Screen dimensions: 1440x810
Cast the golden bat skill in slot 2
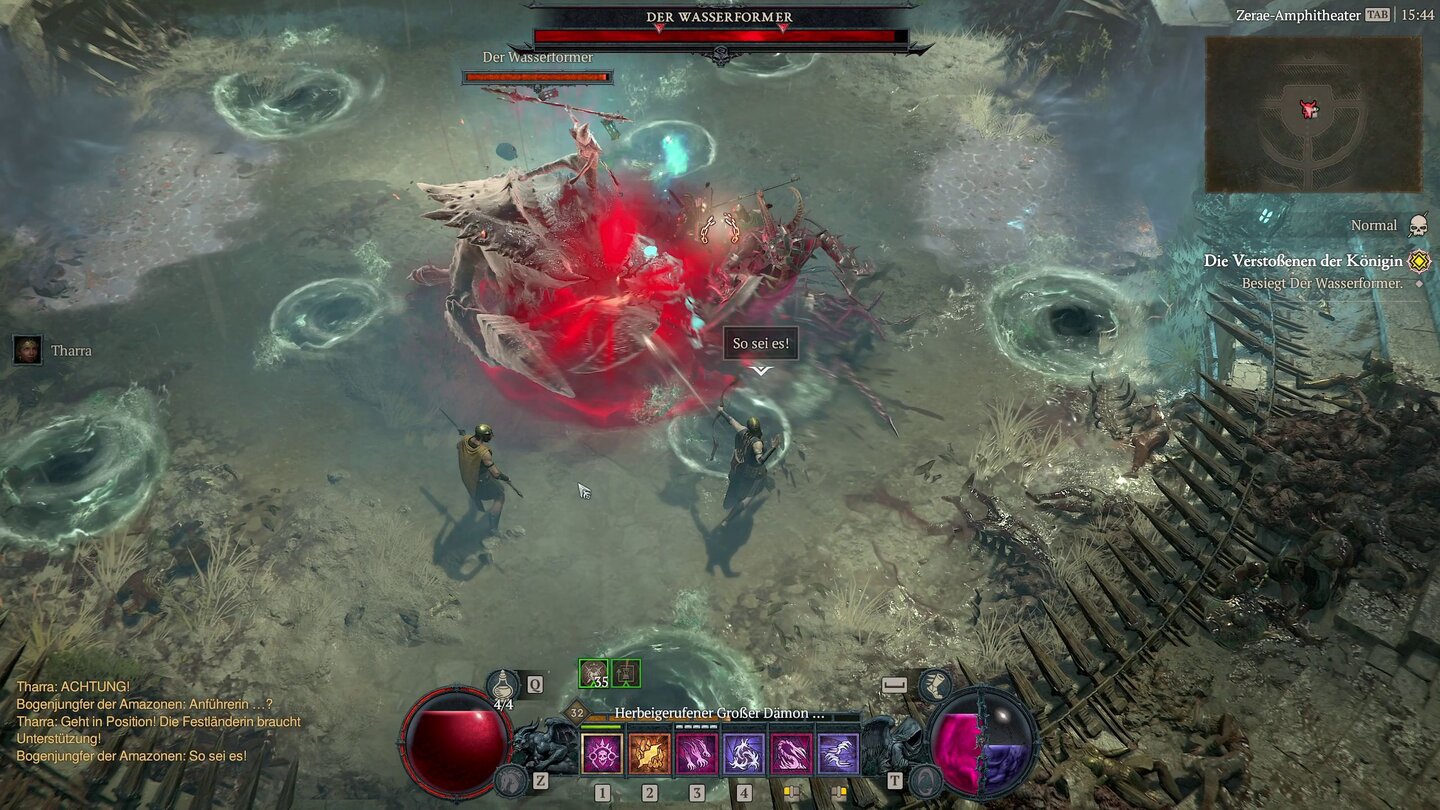click(x=649, y=753)
